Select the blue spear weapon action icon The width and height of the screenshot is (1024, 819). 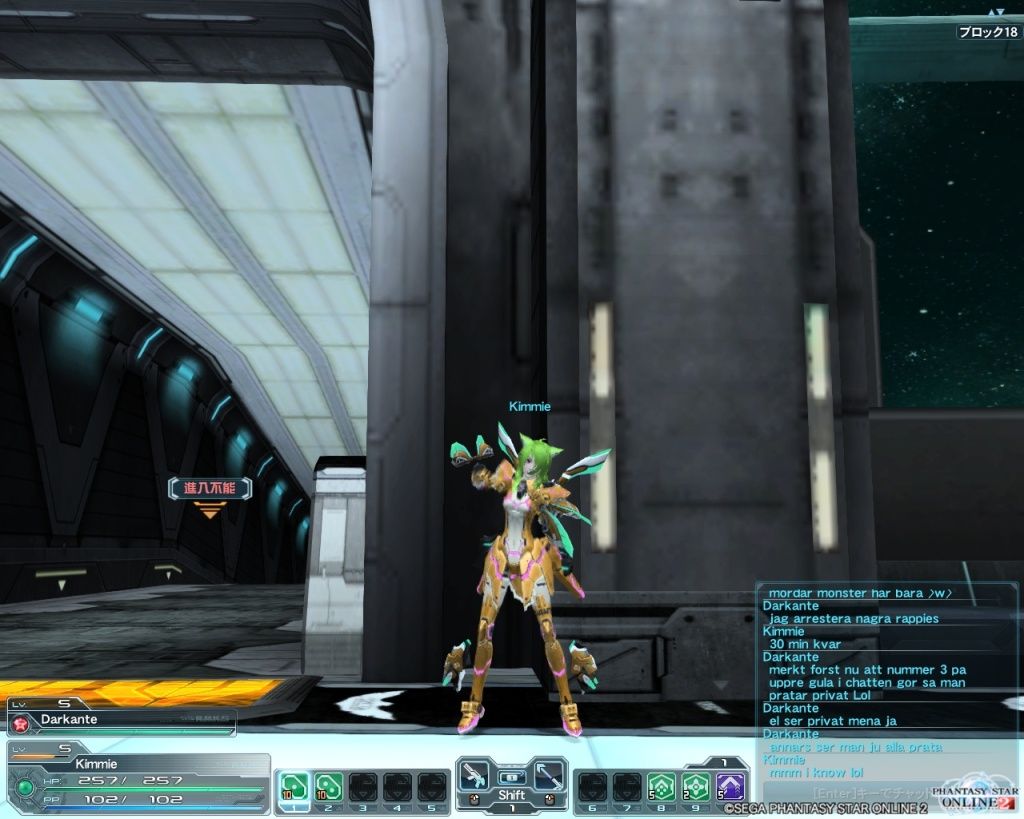(x=547, y=777)
